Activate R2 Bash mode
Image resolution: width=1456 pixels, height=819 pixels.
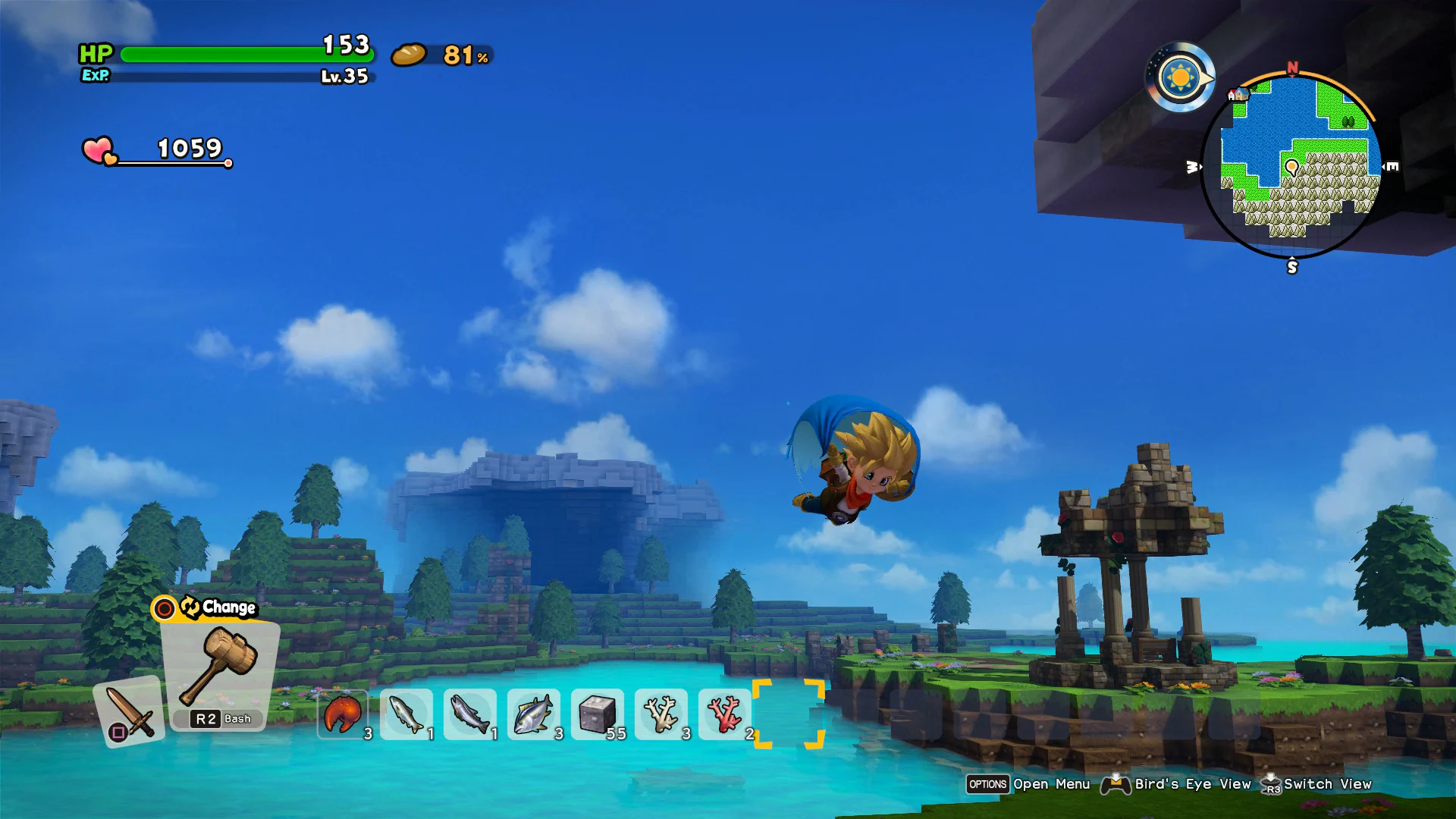tap(219, 719)
